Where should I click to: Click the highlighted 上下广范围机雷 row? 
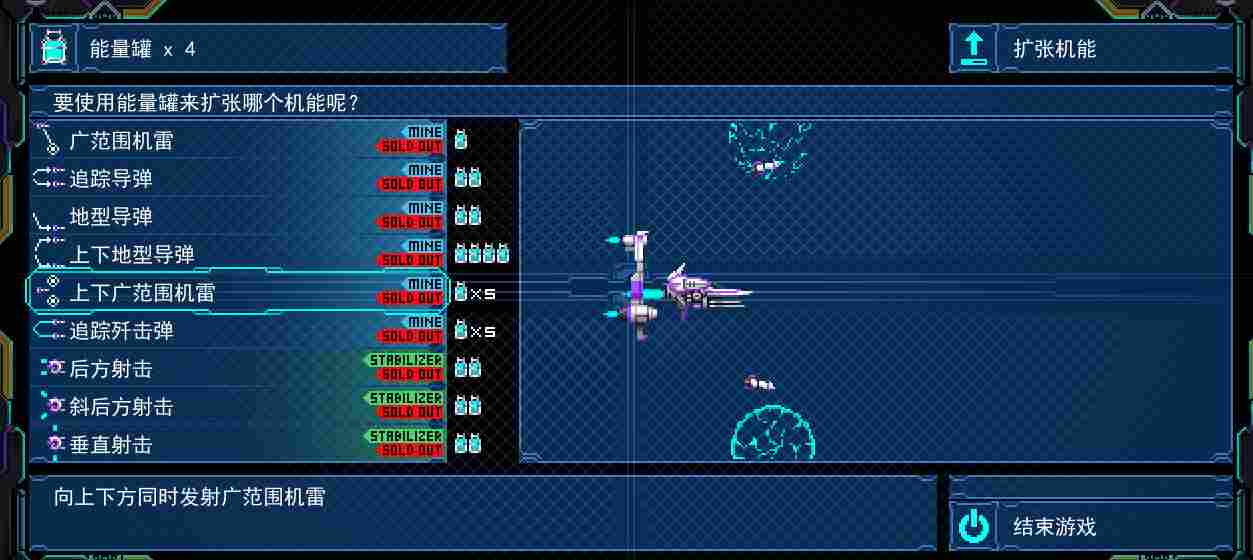[x=238, y=293]
